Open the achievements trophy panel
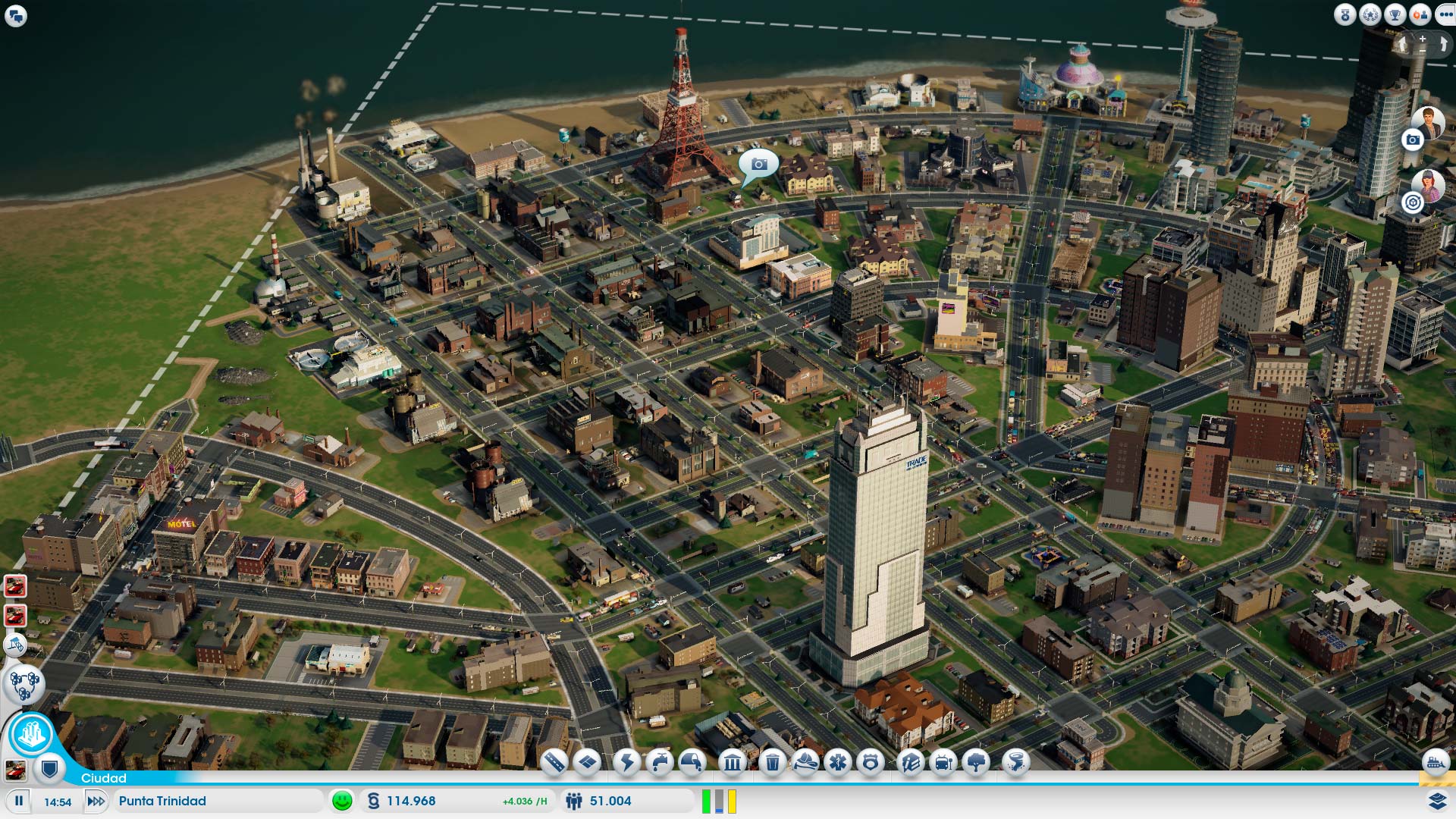This screenshot has height=819, width=1456. click(1395, 14)
